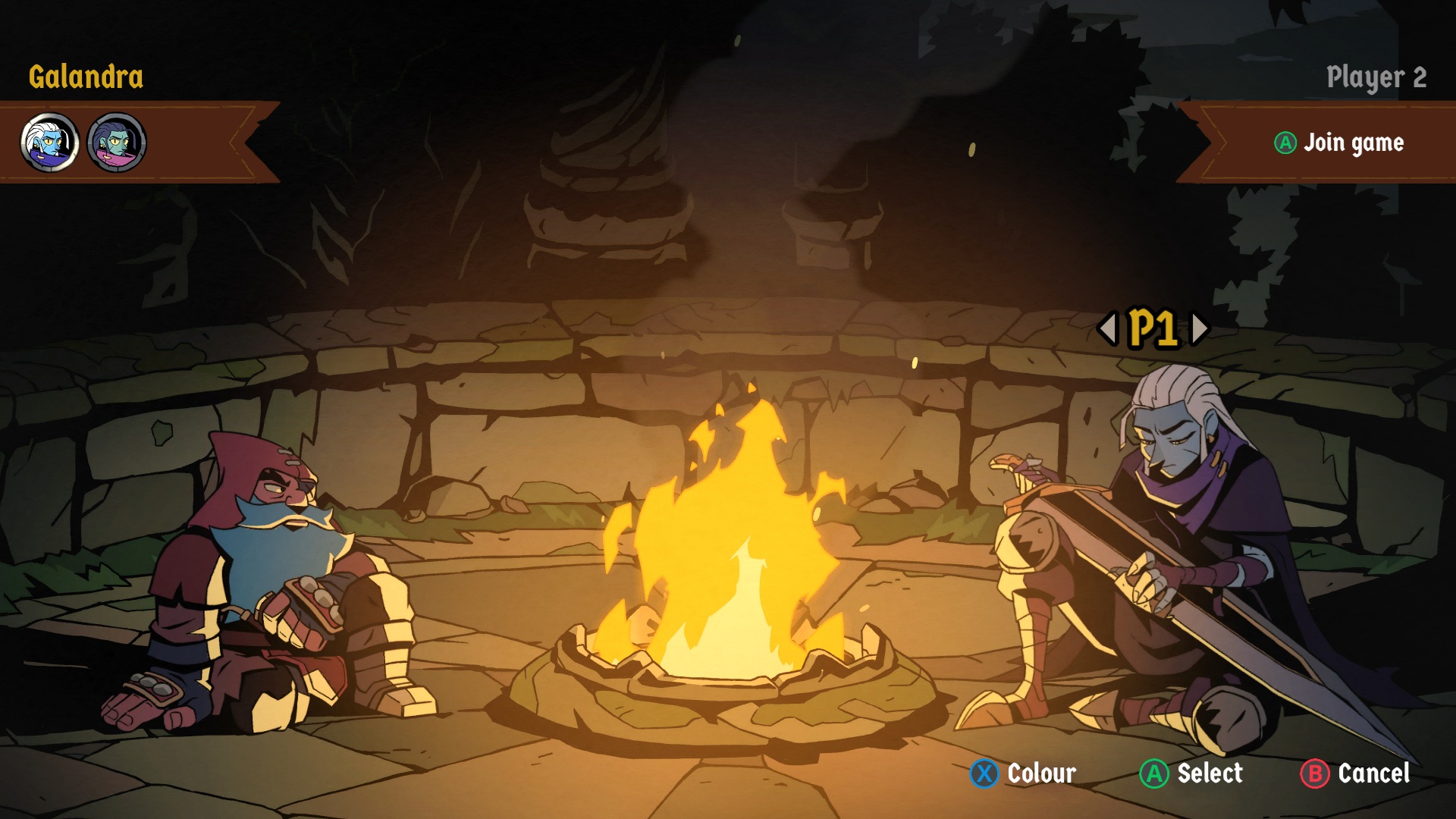Viewport: 1456px width, 819px height.
Task: Select the white-haired Galandra portrait
Action: 50,143
